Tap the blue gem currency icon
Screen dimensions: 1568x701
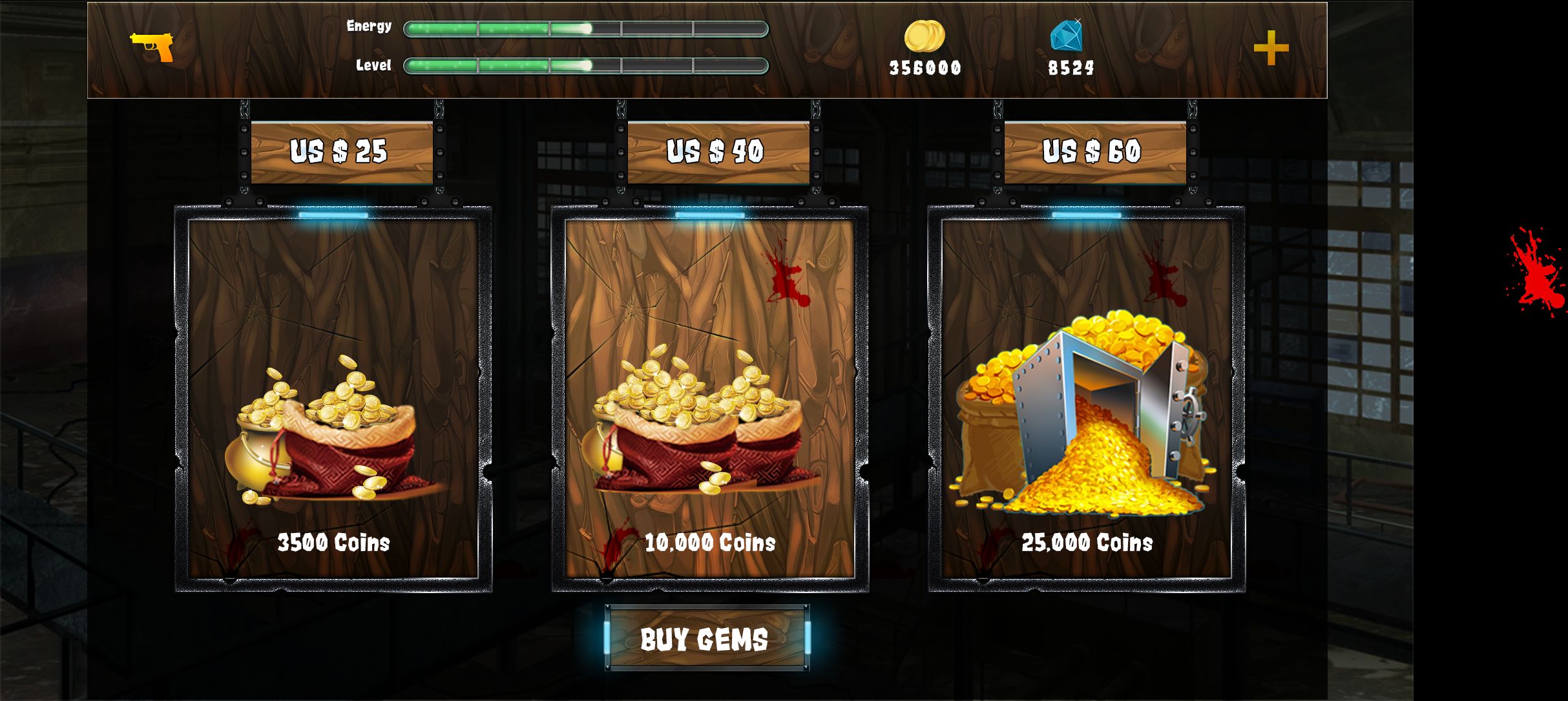tap(1066, 36)
